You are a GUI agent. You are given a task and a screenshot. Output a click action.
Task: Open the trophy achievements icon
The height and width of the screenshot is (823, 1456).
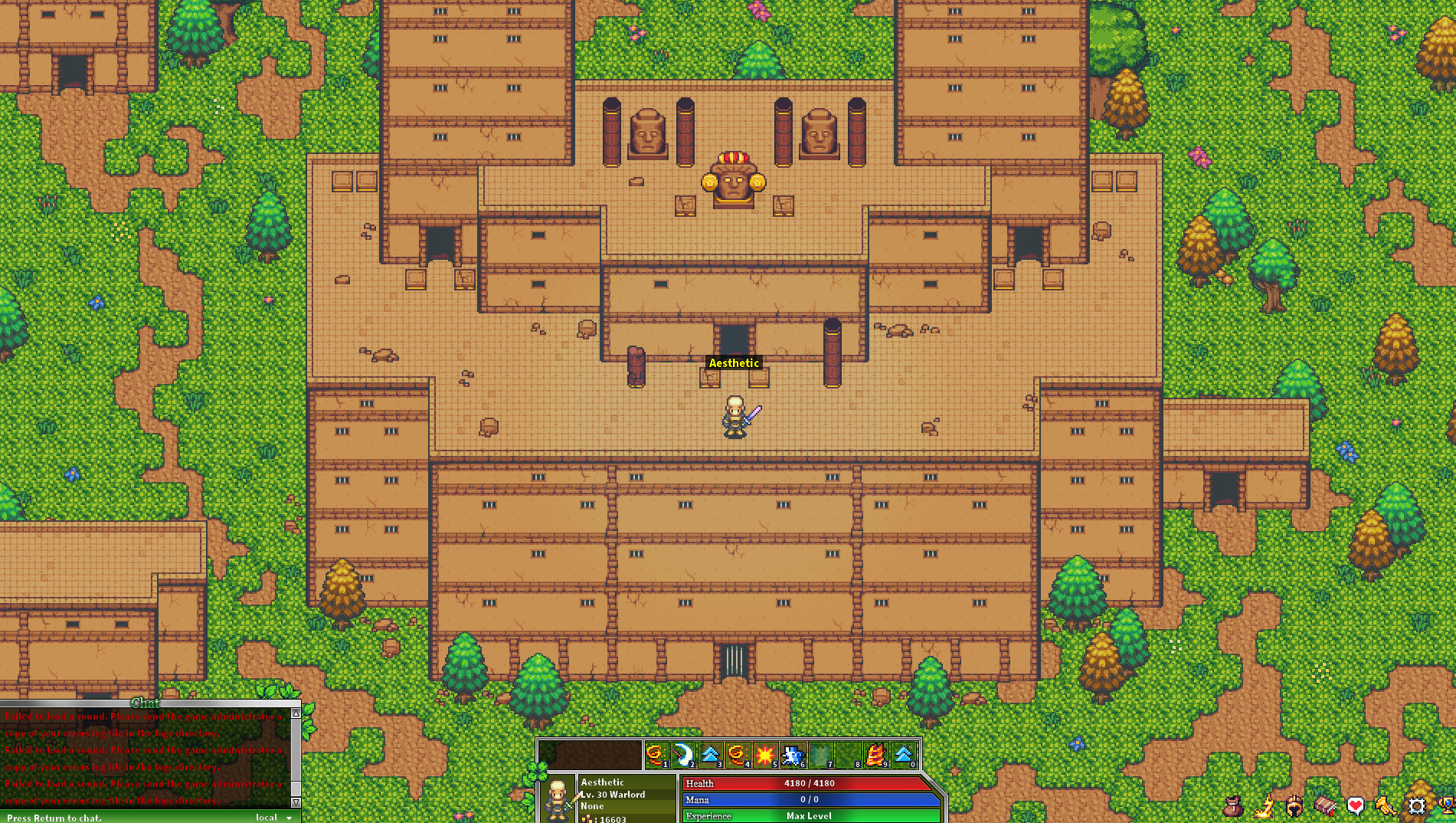pos(1450,806)
